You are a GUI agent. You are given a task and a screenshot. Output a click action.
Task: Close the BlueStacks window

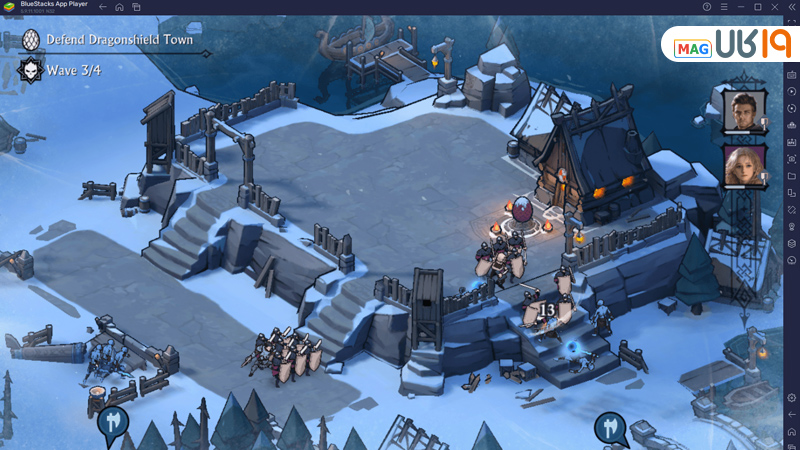point(775,7)
